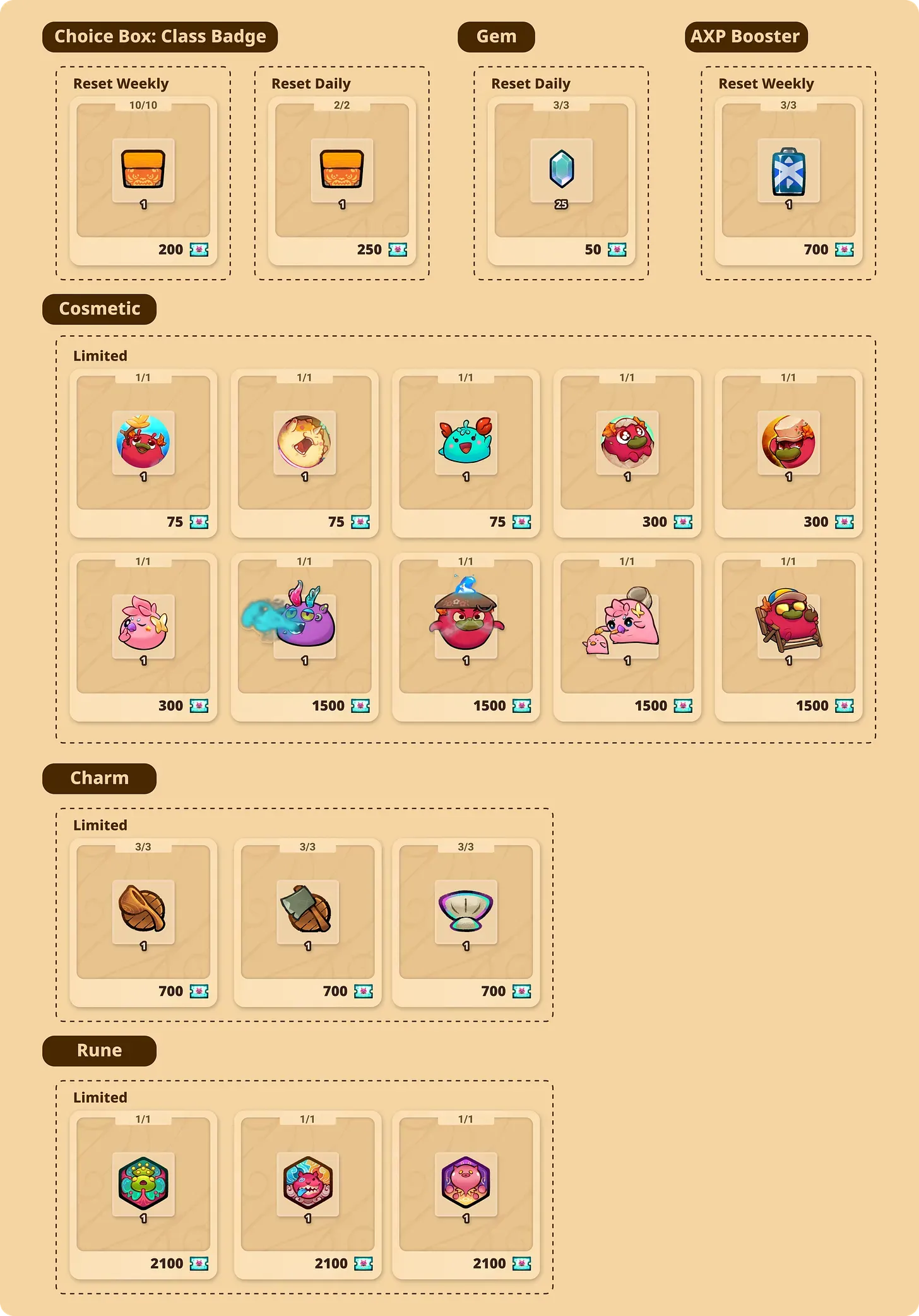The image size is (919, 1316).
Task: Click the purple Rune with pink axie
Action: [466, 1184]
